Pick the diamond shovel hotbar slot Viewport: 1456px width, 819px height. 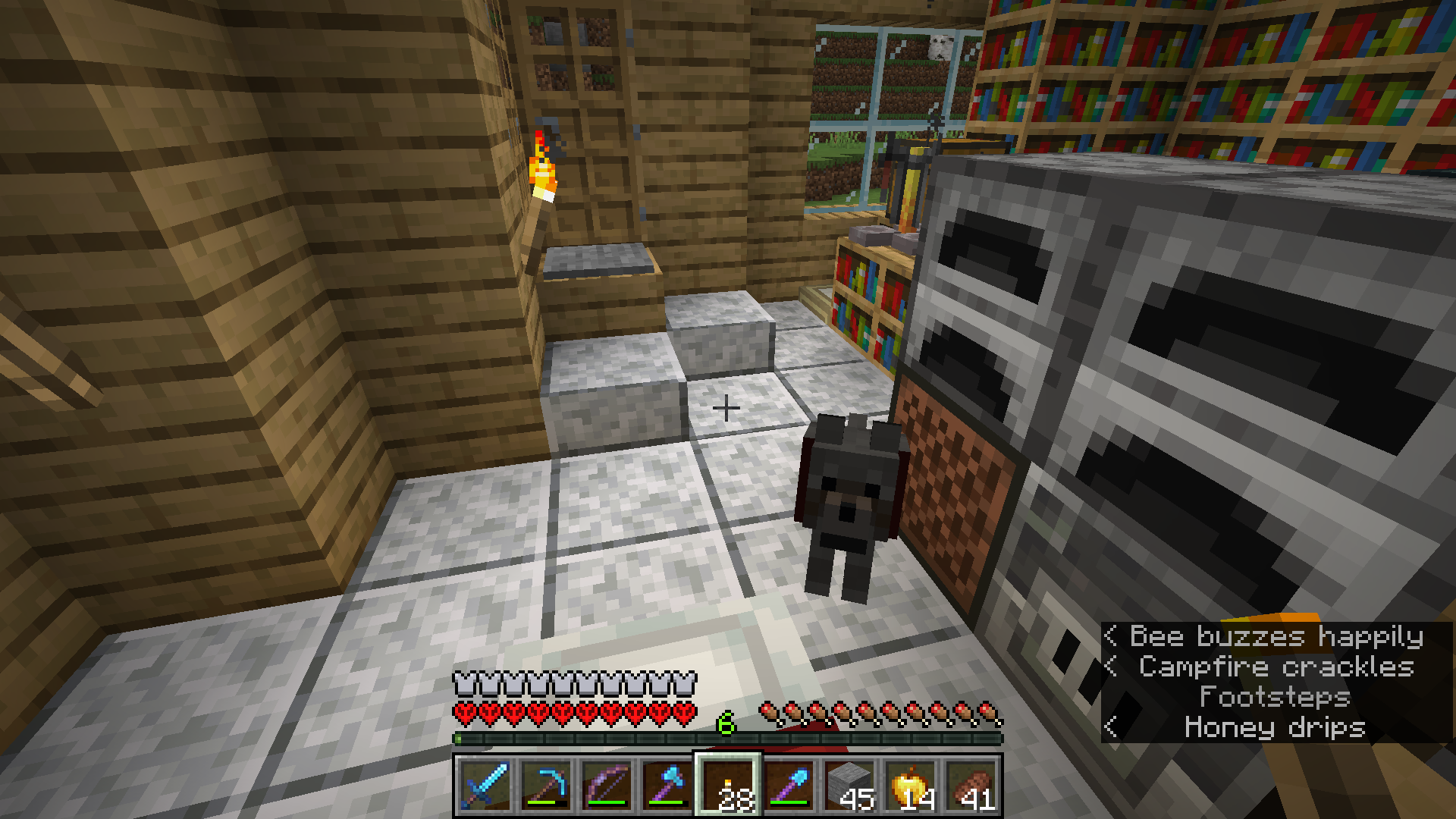[x=789, y=786]
